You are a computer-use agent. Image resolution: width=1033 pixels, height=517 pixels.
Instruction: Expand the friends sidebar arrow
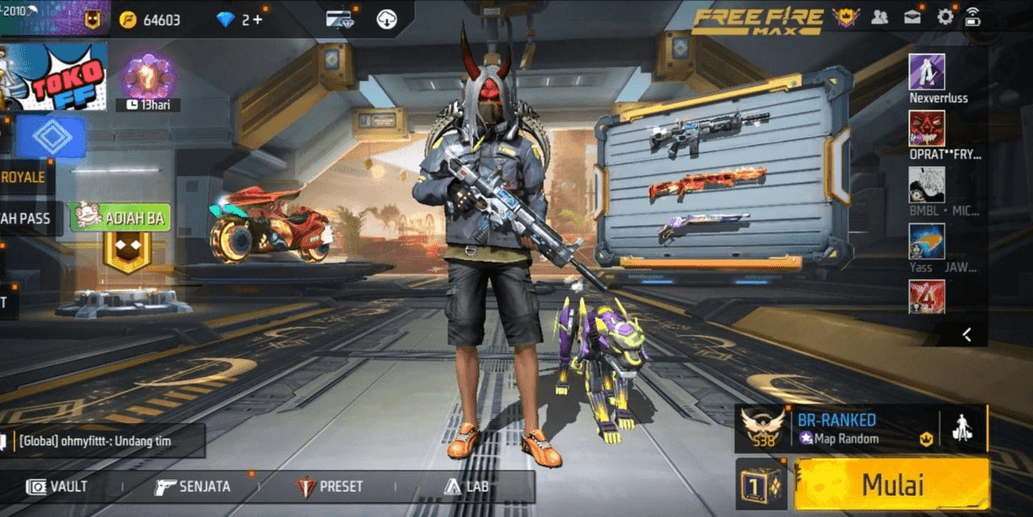tap(966, 335)
